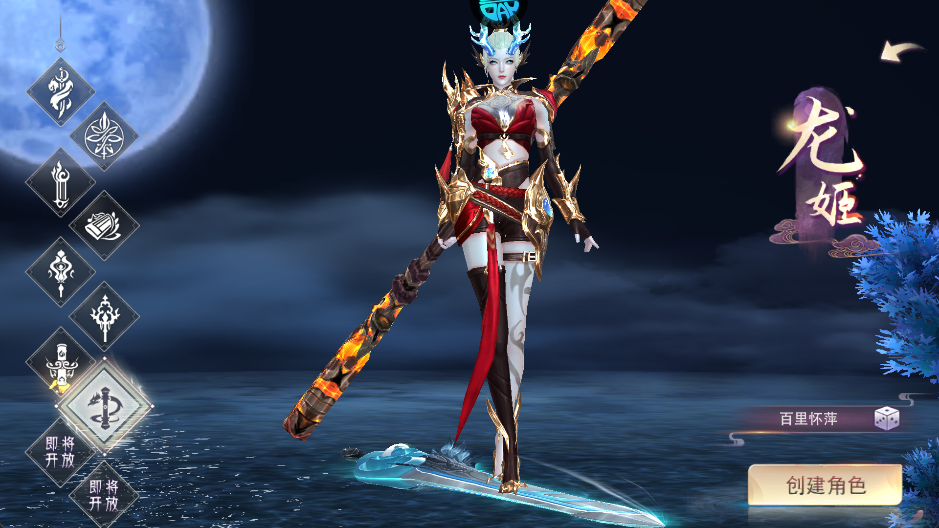Click the 创建角色 create character button

pyautogui.click(x=825, y=487)
